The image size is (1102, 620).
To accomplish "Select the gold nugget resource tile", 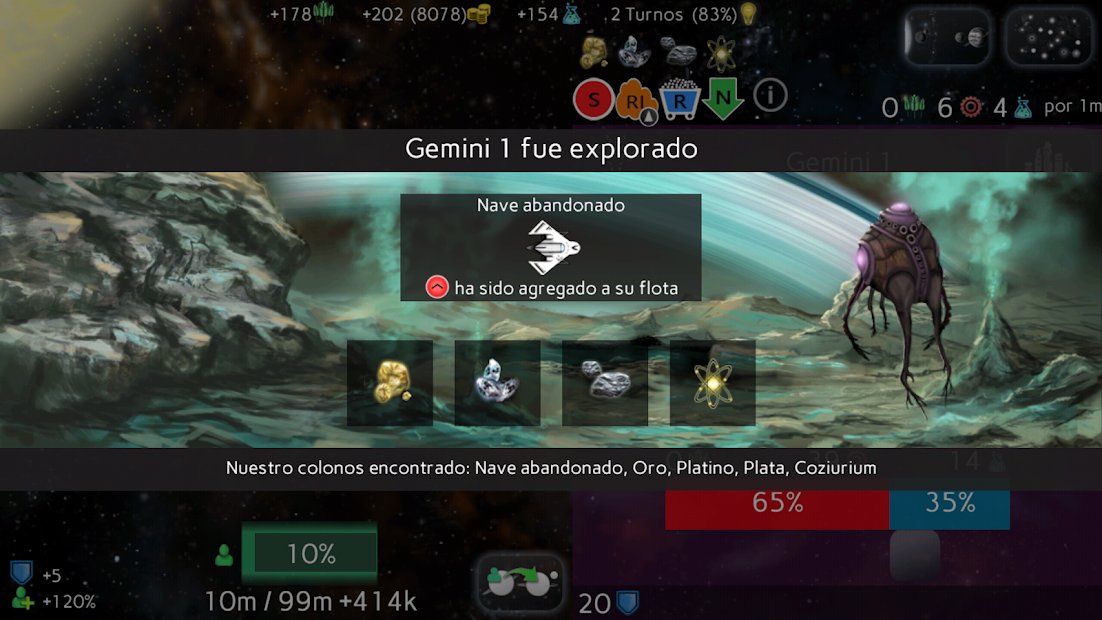I will pyautogui.click(x=390, y=383).
